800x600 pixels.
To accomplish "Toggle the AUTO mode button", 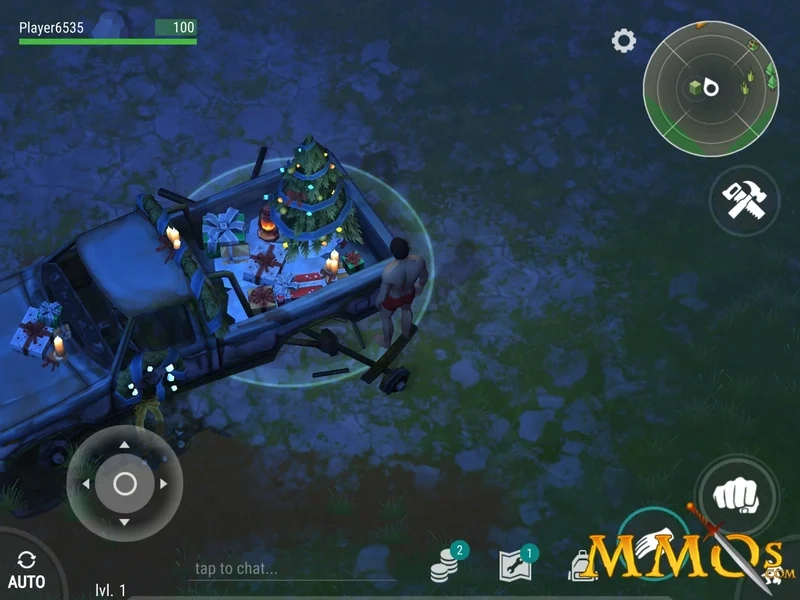I will (26, 570).
